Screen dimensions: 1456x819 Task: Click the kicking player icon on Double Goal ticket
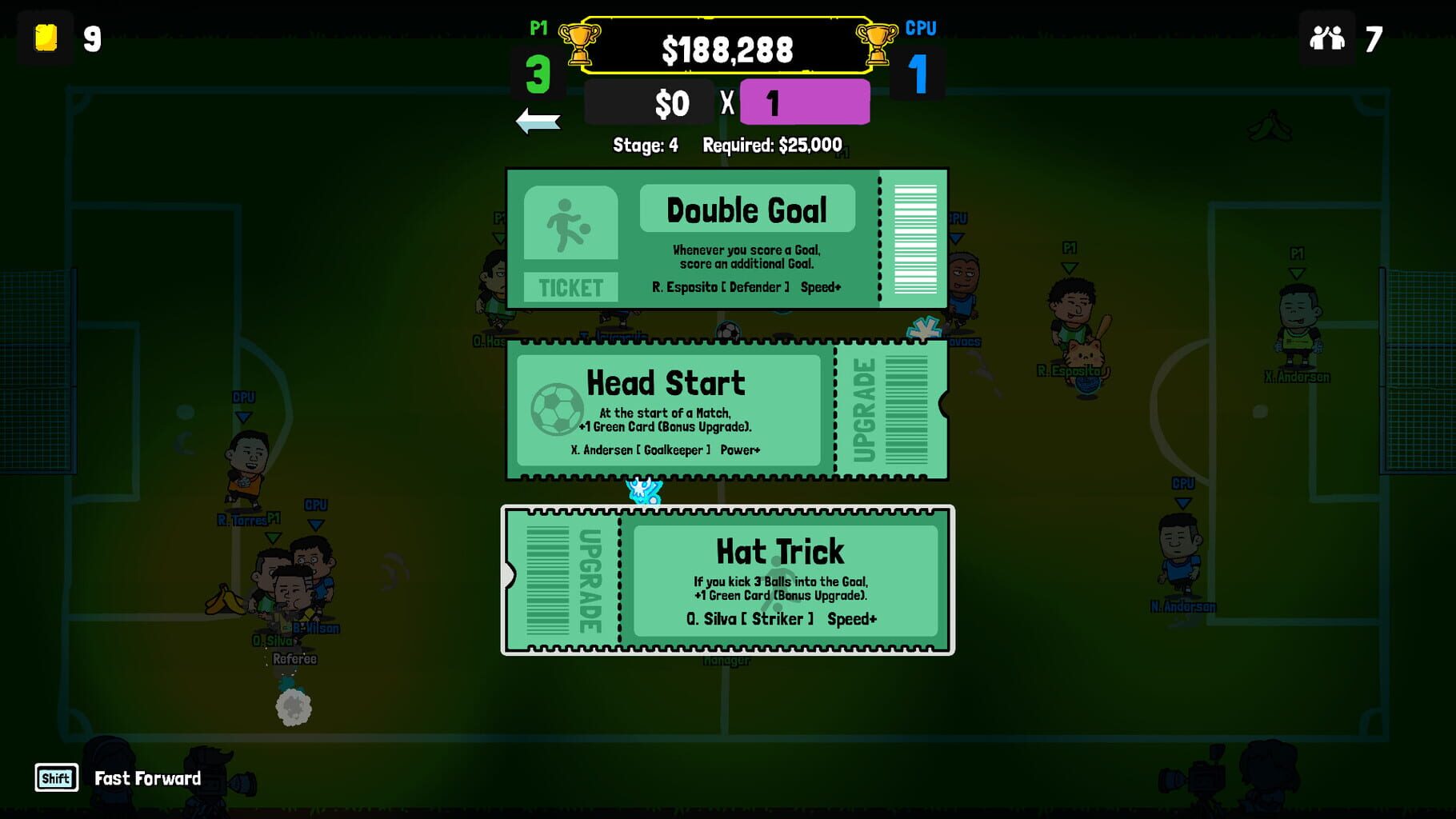click(x=570, y=225)
